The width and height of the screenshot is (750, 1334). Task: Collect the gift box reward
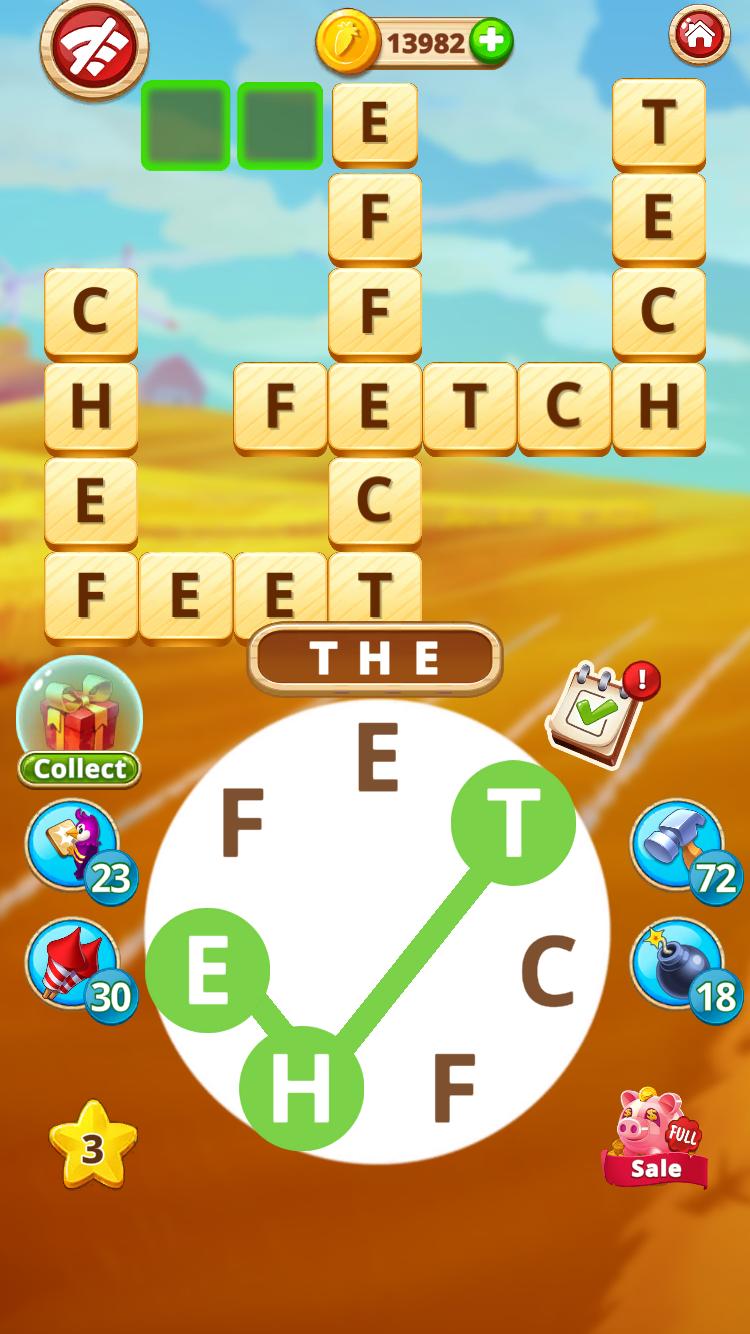point(79,722)
